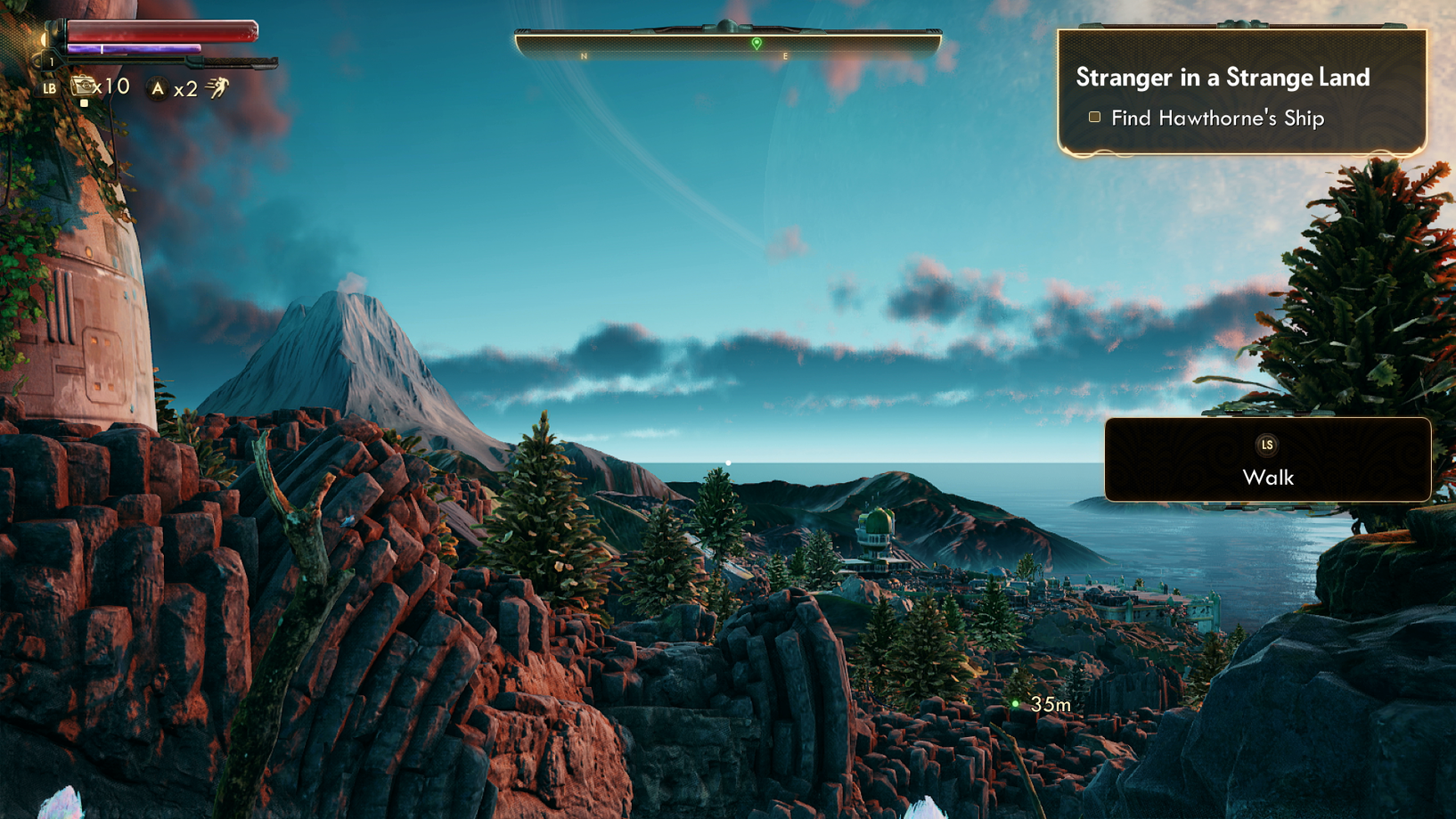Collapse the Walk control prompt panel
This screenshot has height=819, width=1456.
1268,462
